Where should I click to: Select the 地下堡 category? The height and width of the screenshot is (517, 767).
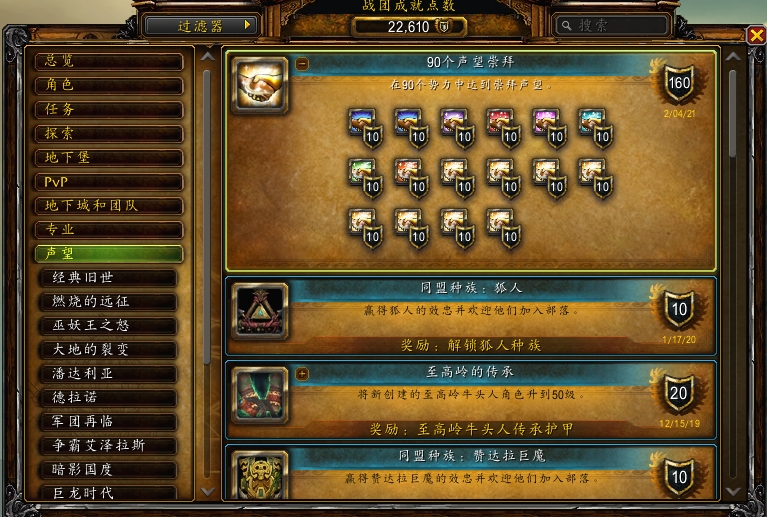pos(109,157)
